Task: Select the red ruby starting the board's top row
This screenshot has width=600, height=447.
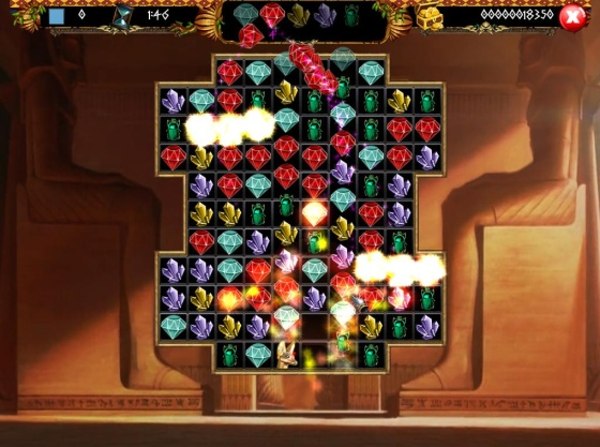Action: 230,71
